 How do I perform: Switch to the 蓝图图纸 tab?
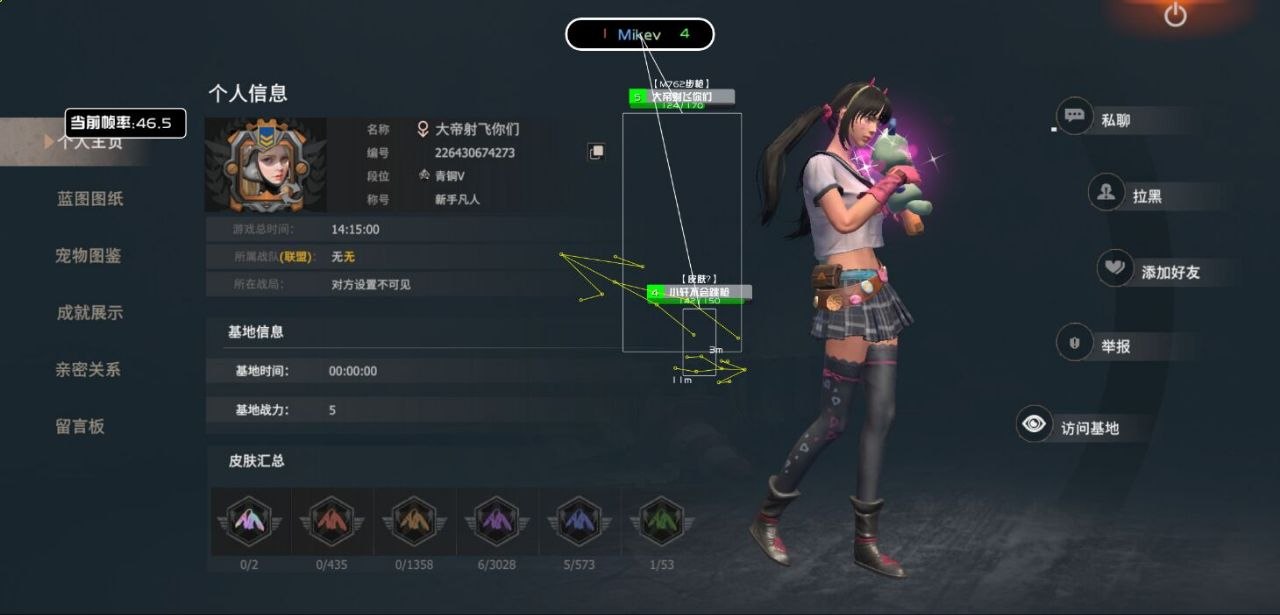[90, 199]
